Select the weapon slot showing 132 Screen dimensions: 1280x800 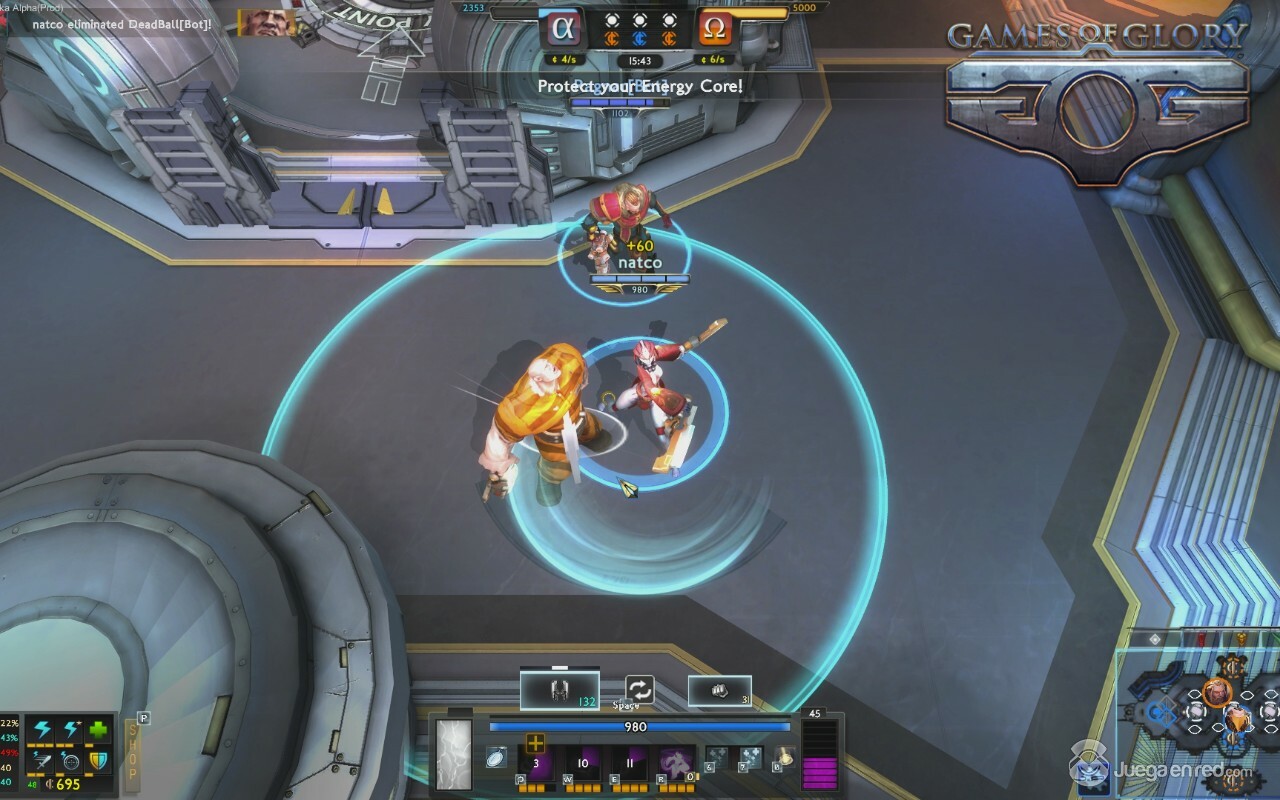[559, 690]
